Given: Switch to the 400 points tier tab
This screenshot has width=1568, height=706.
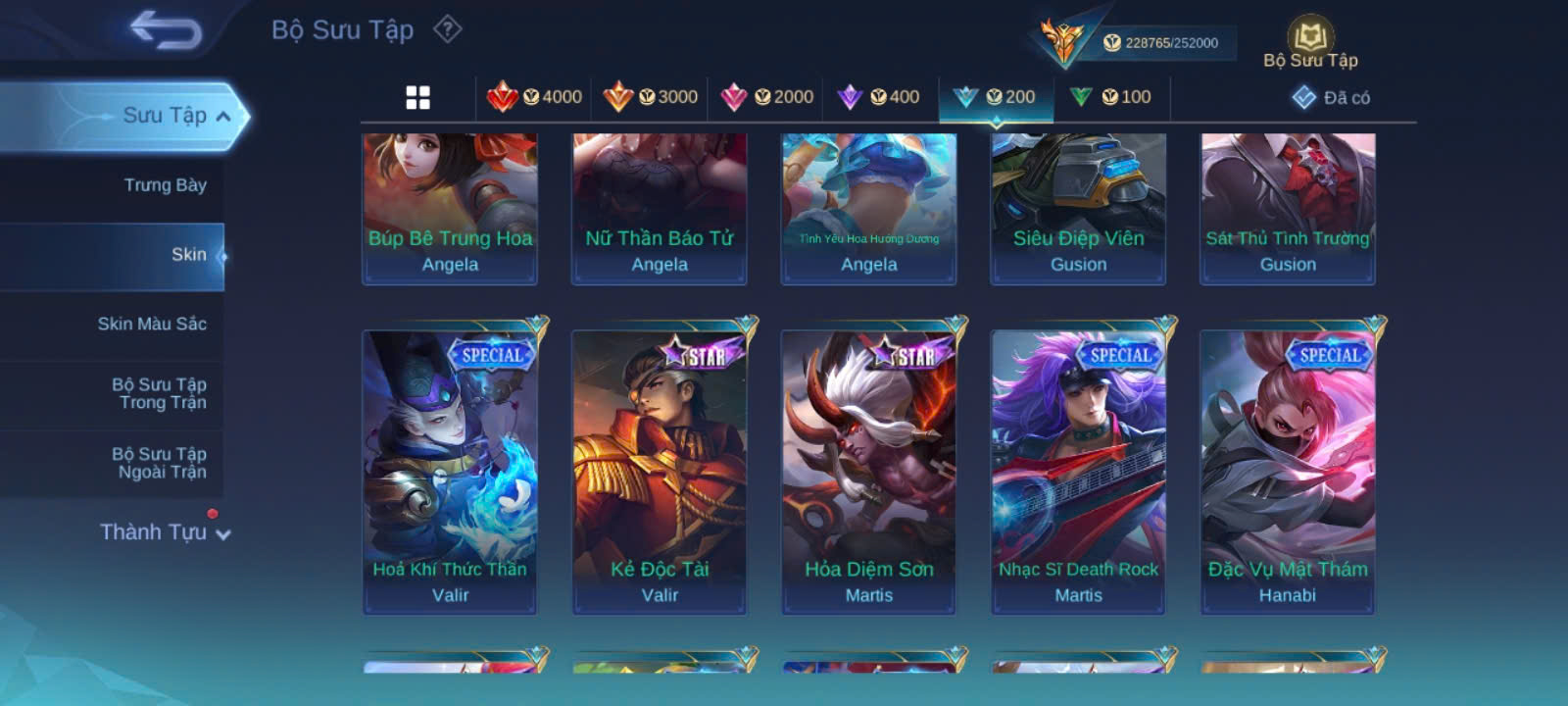Looking at the screenshot, I should click(879, 97).
